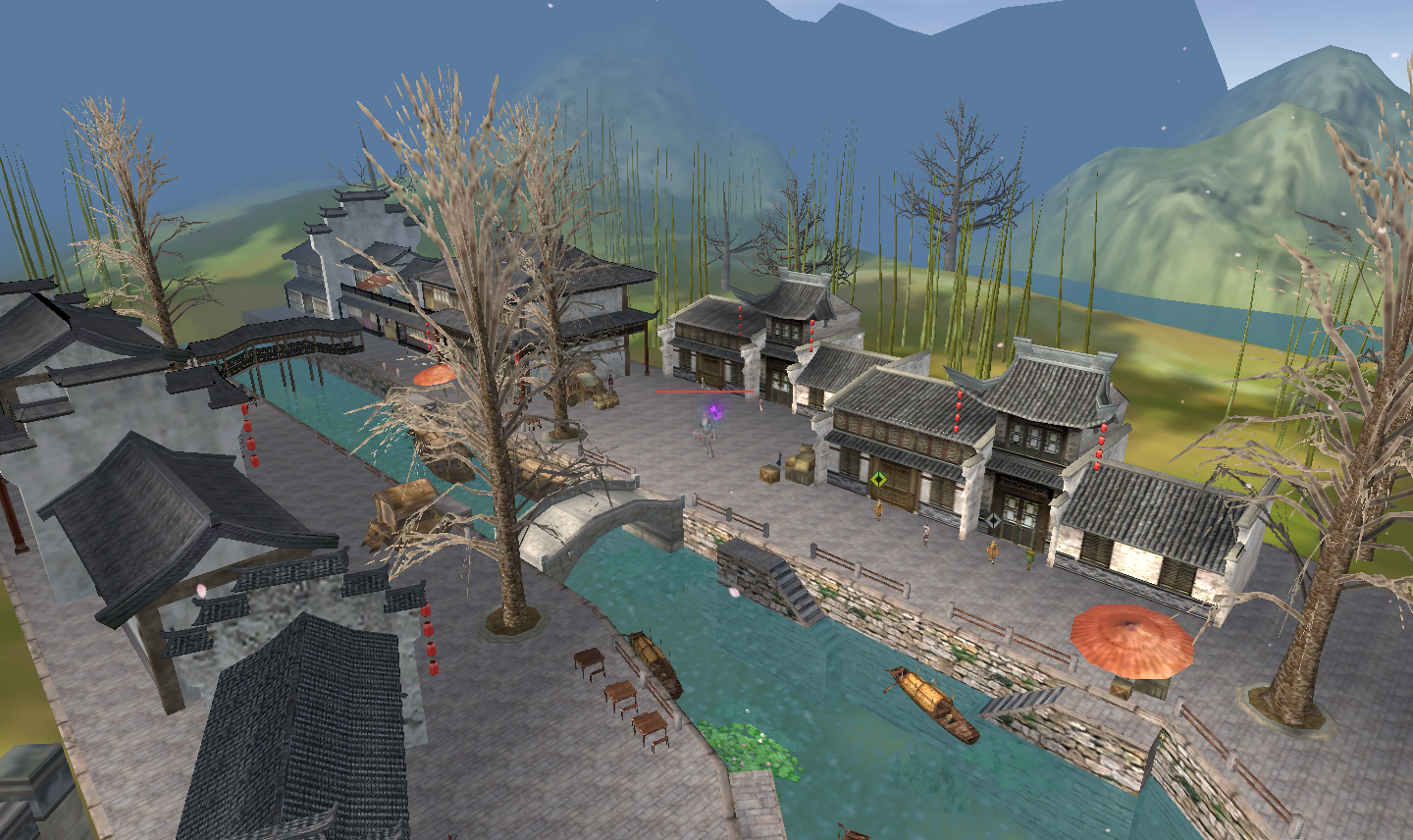
Task: Select the green diamond NPC marker
Action: [879, 480]
